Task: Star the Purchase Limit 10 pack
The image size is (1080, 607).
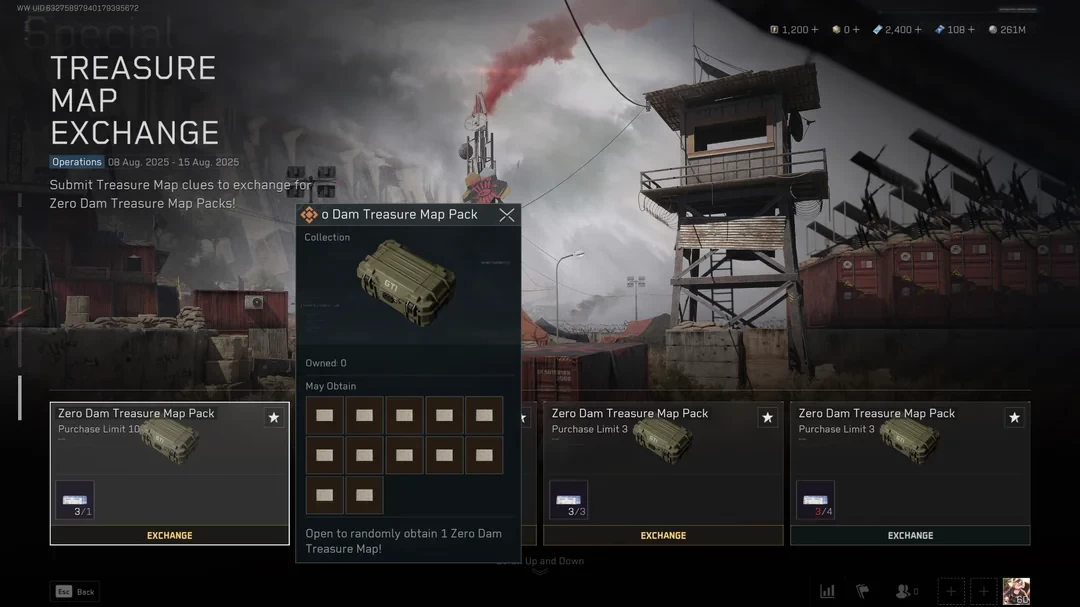Action: click(274, 418)
